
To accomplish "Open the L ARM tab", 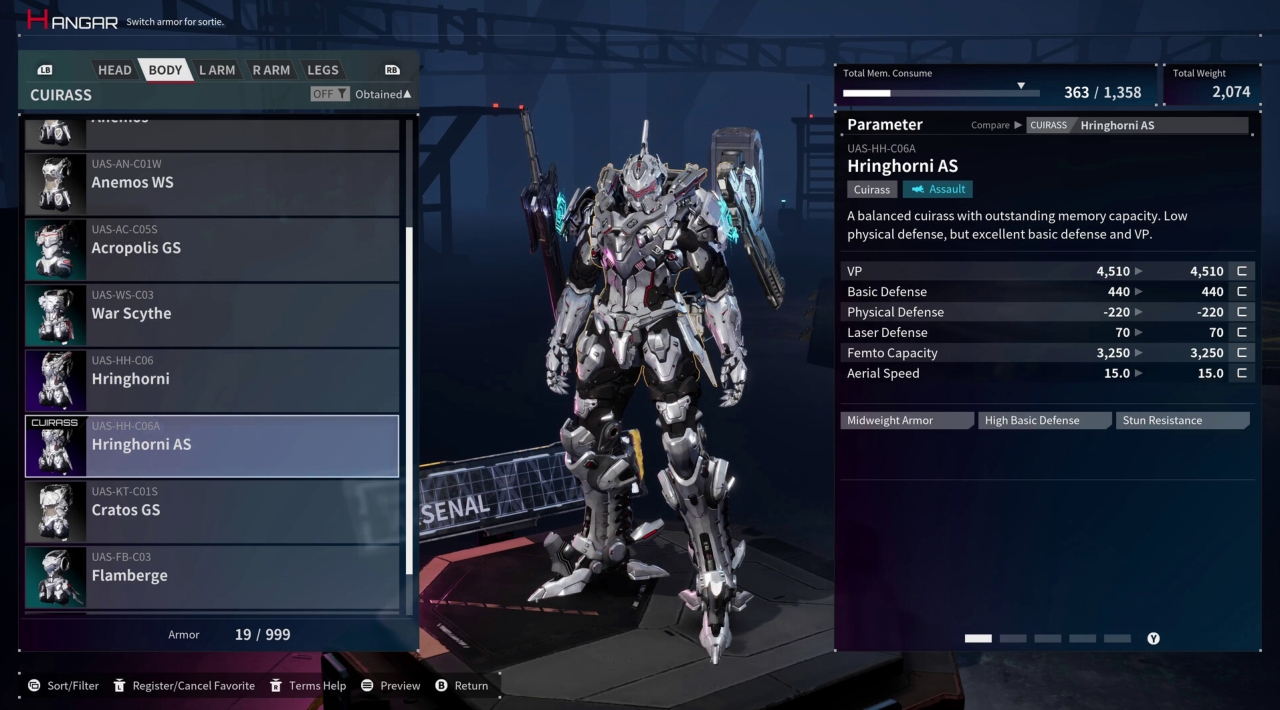I will click(x=217, y=70).
